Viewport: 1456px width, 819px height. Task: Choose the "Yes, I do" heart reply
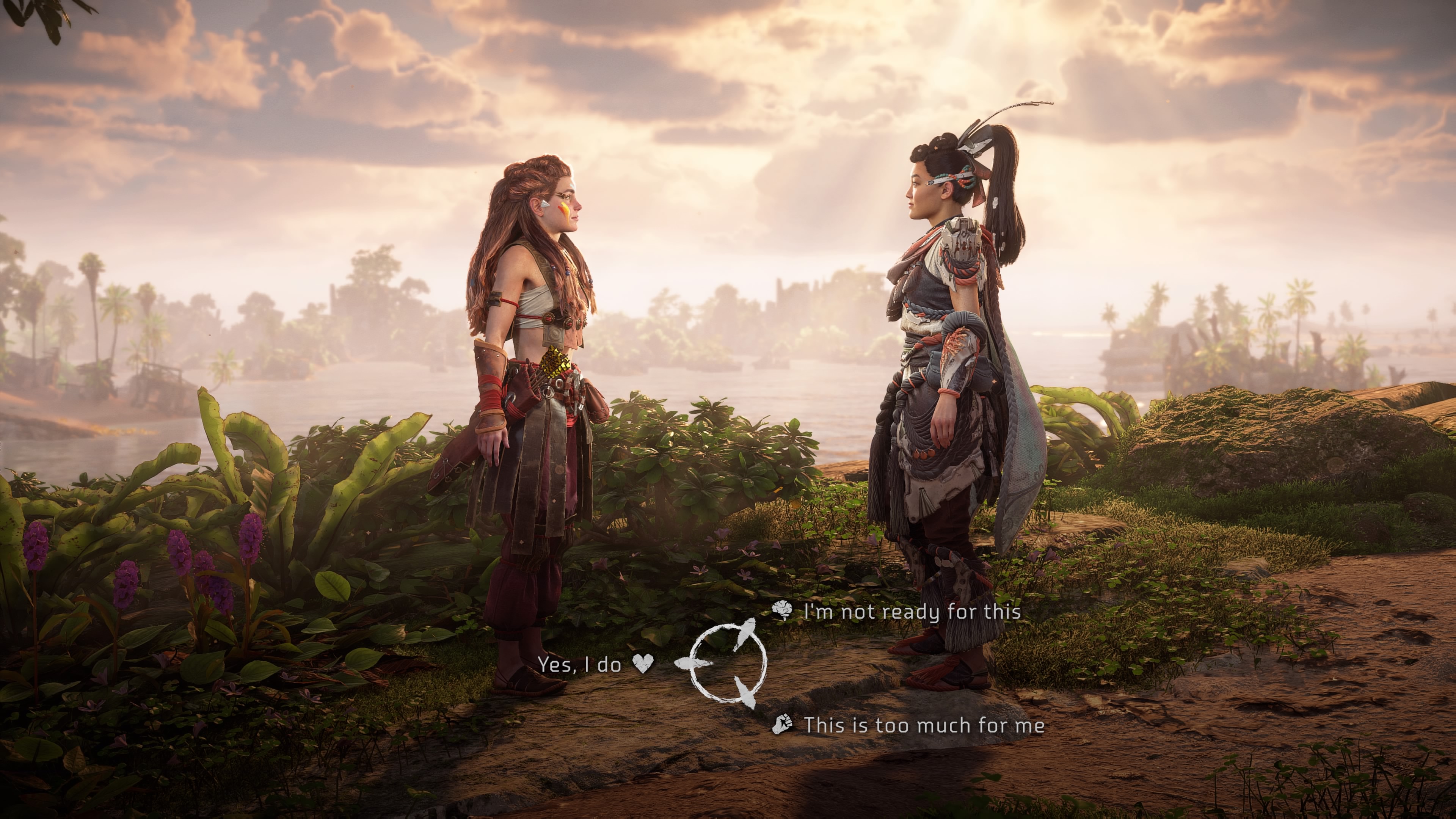tap(580, 665)
